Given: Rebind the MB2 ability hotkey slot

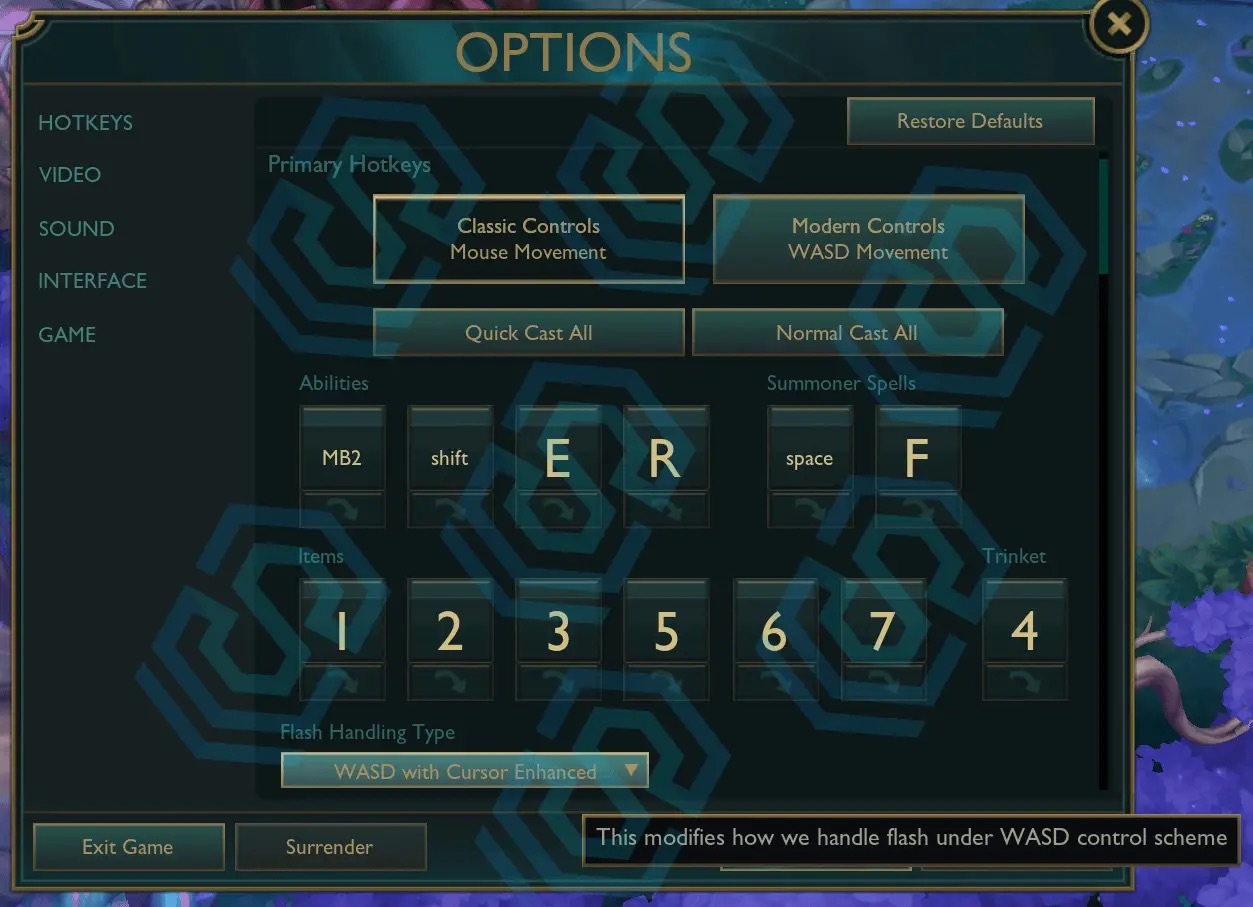Looking at the screenshot, I should (x=342, y=458).
